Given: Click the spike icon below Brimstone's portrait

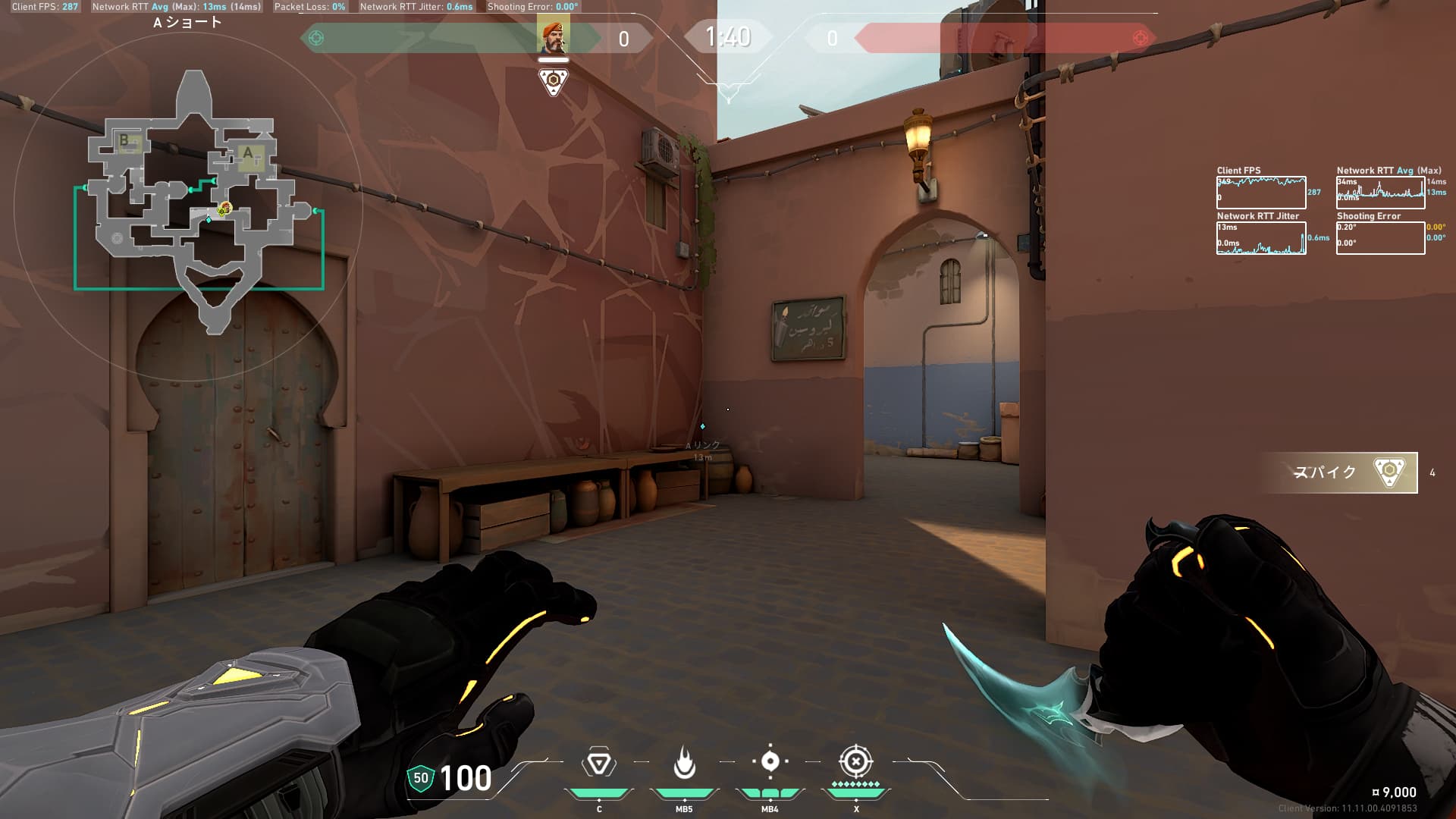Looking at the screenshot, I should pyautogui.click(x=553, y=82).
